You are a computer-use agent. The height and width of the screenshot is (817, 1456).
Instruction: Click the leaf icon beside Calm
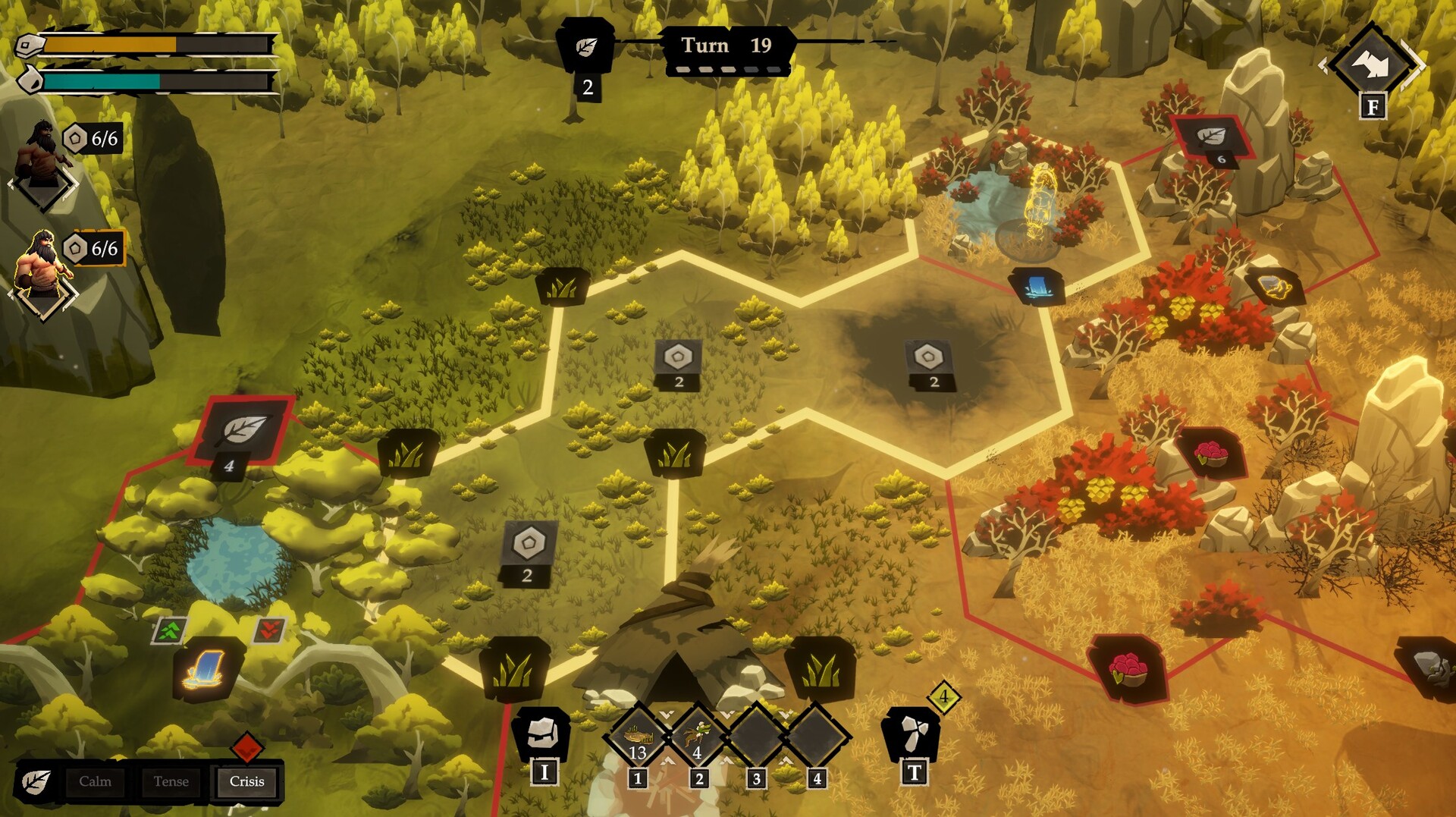(36, 782)
